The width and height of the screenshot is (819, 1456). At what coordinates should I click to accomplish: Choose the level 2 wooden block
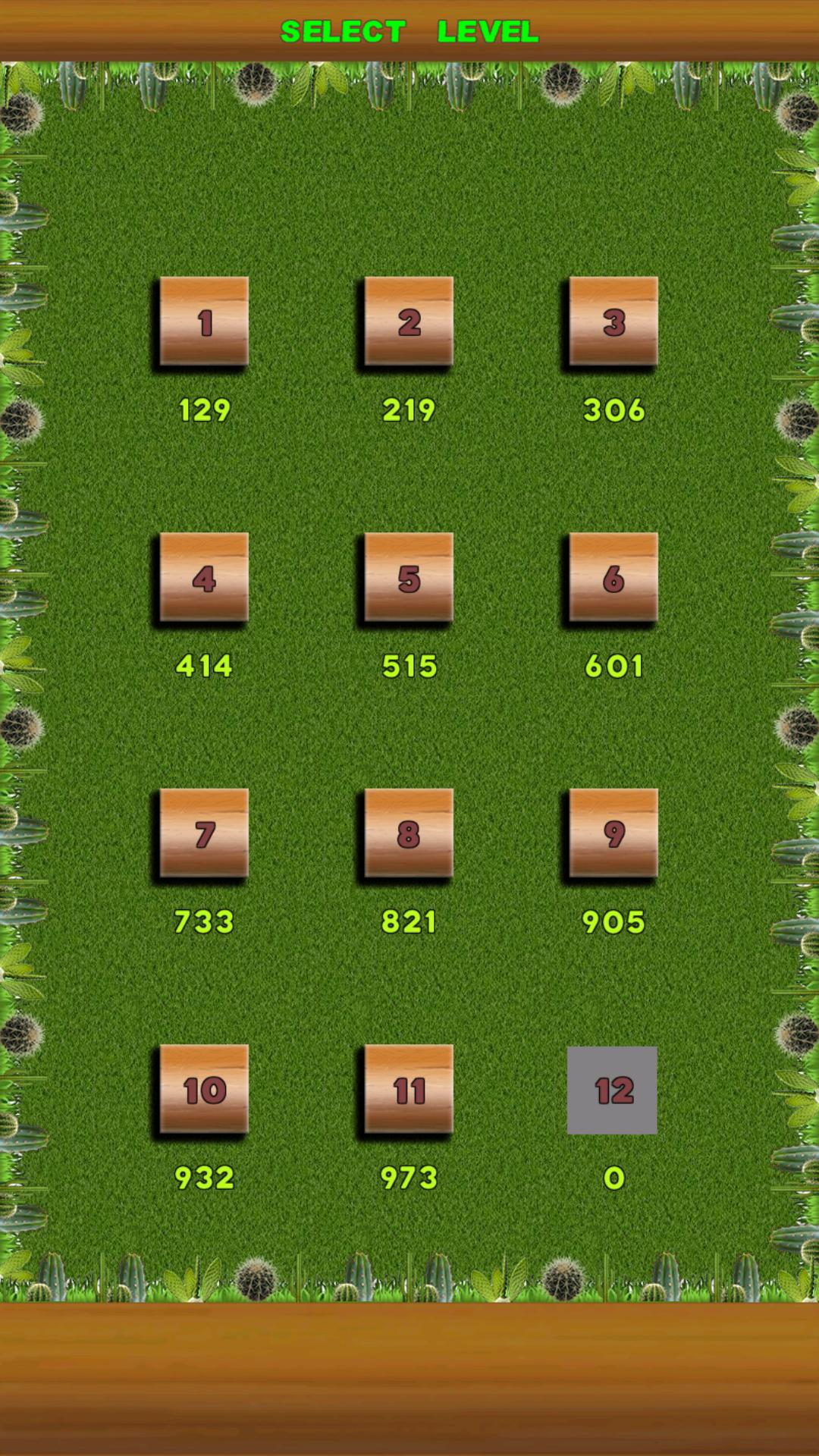(409, 322)
